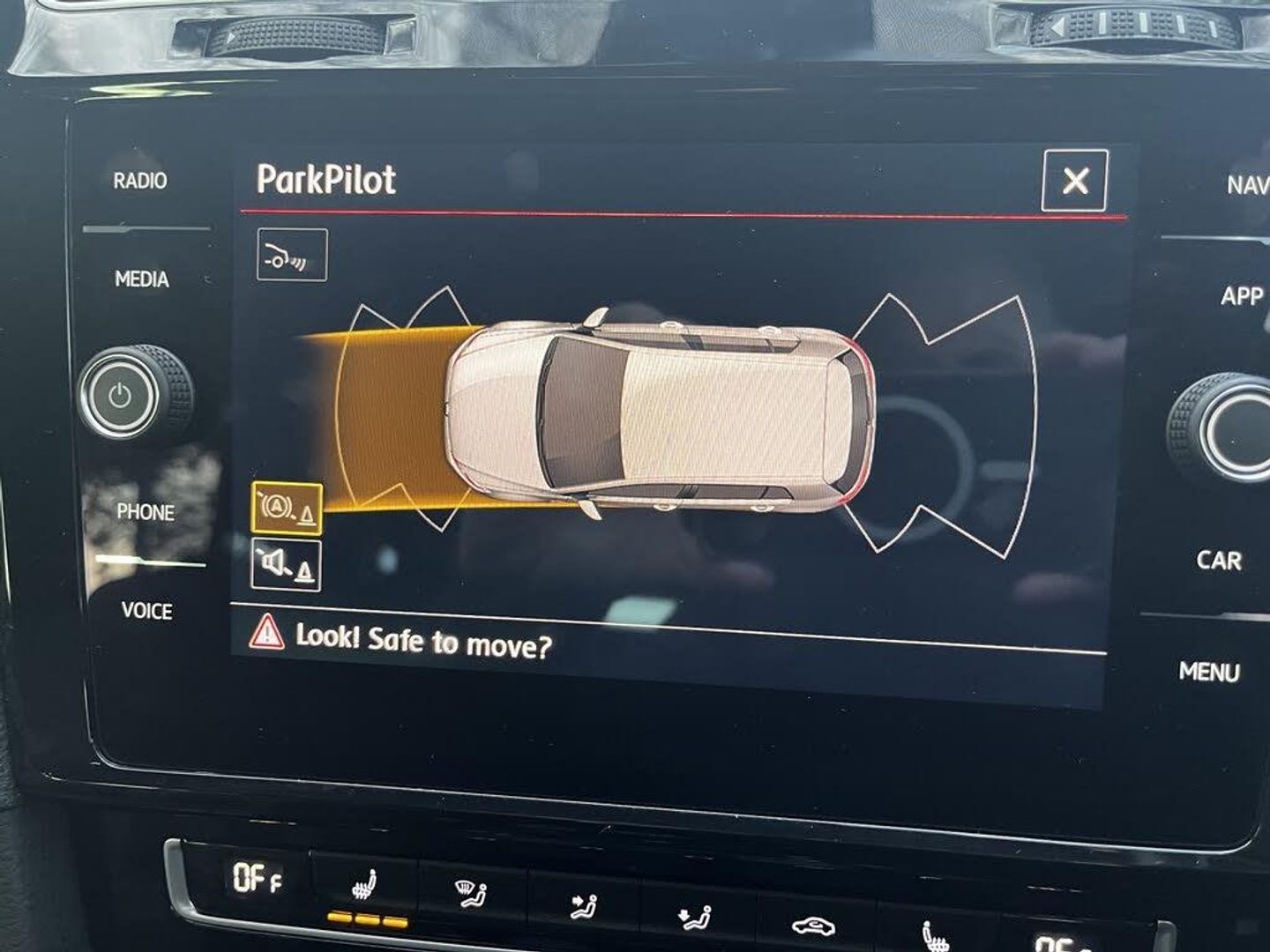Open the main MENU

(x=1209, y=672)
